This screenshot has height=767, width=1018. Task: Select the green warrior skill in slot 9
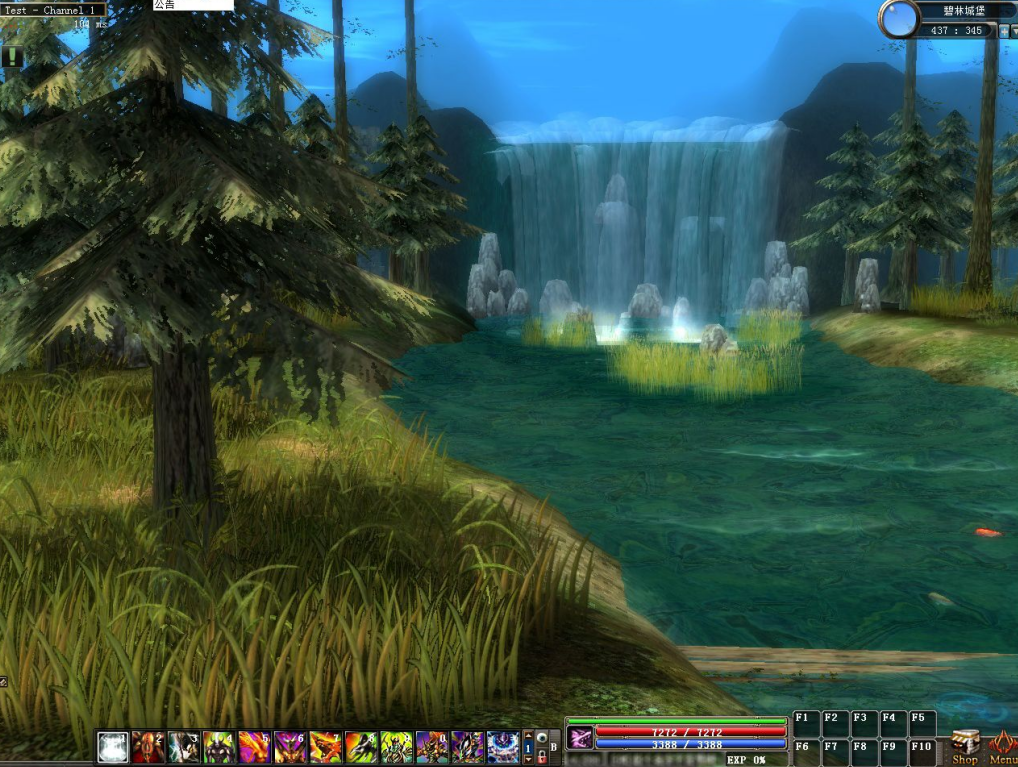tap(396, 747)
